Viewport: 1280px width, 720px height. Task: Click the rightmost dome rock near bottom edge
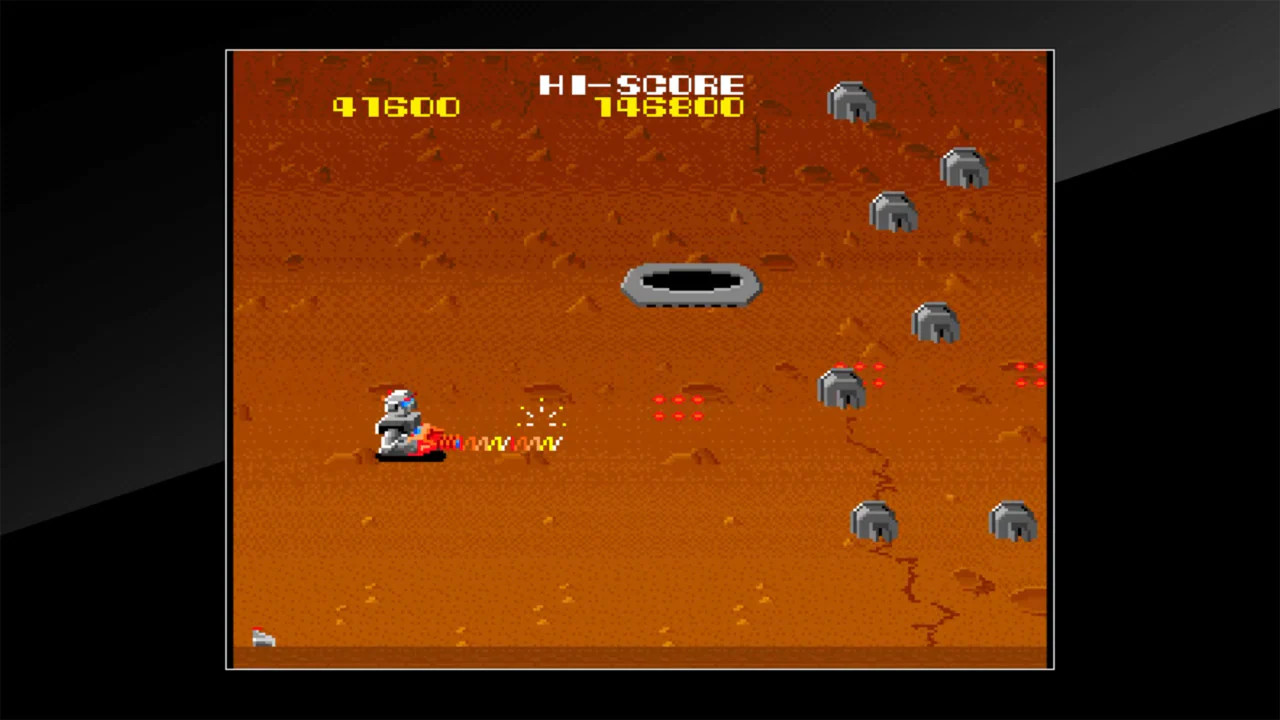[x=1012, y=522]
